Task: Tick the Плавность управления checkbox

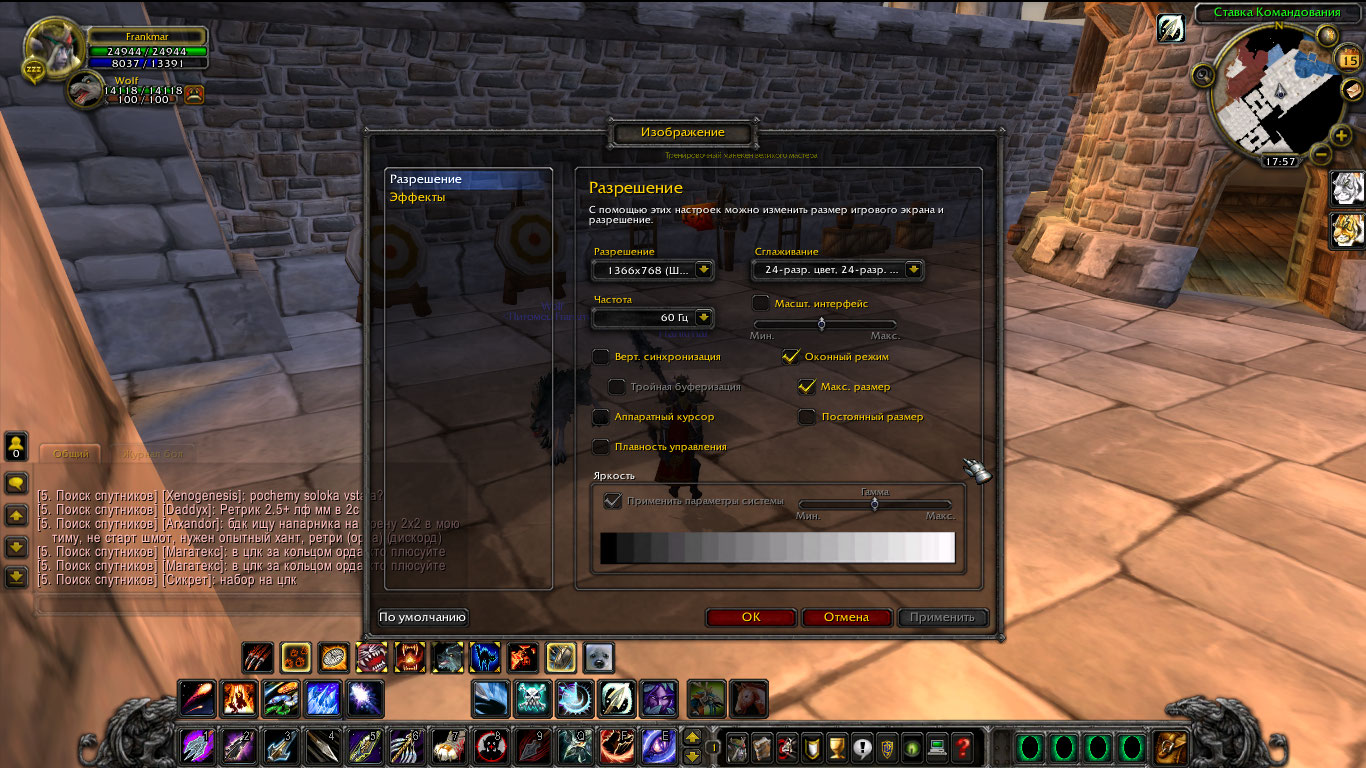Action: point(600,446)
